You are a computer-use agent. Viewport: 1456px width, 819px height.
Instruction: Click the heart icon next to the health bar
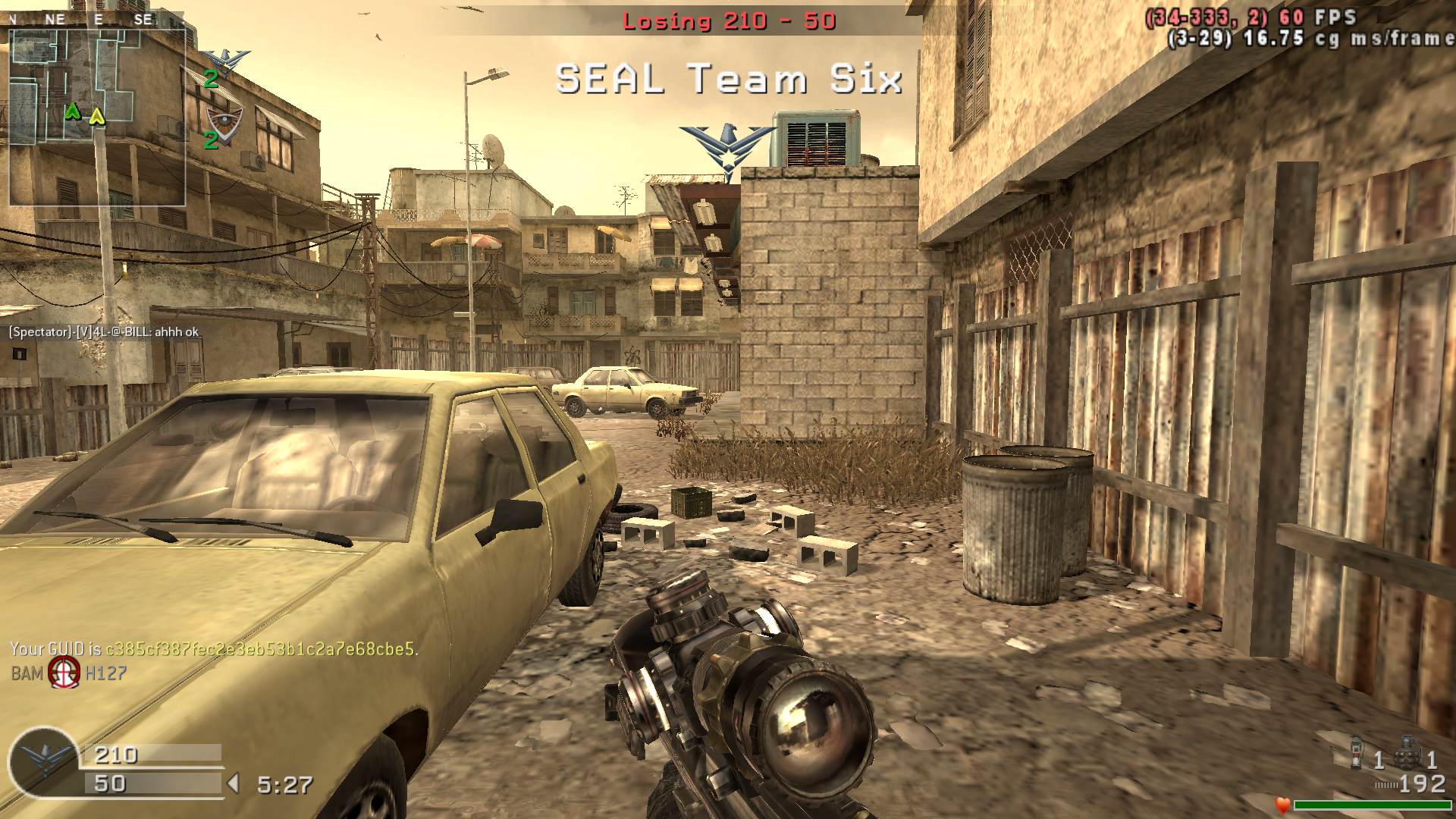tap(1283, 805)
